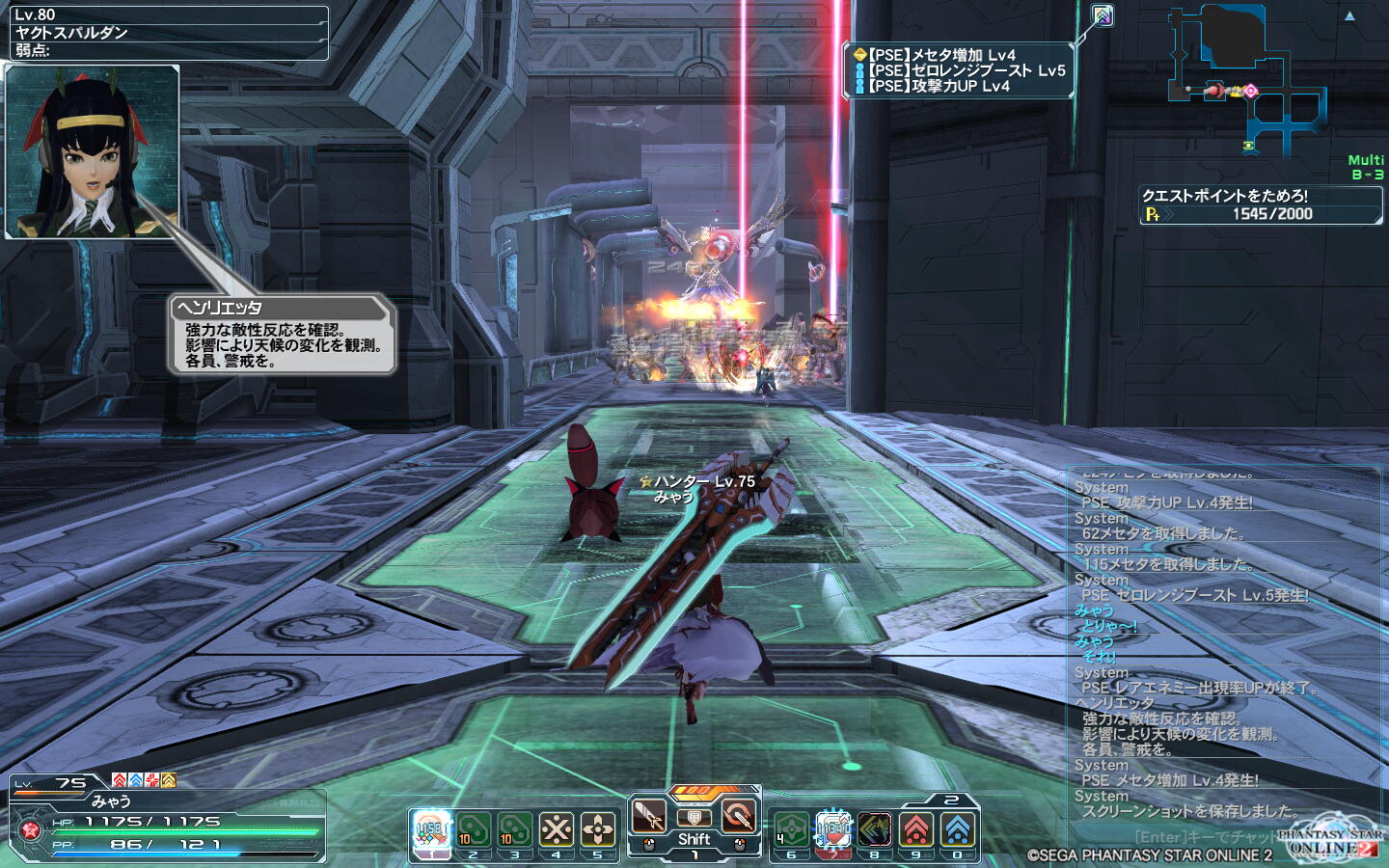
Task: Cast the blue chevron buff in slot 0
Action: coord(958,829)
